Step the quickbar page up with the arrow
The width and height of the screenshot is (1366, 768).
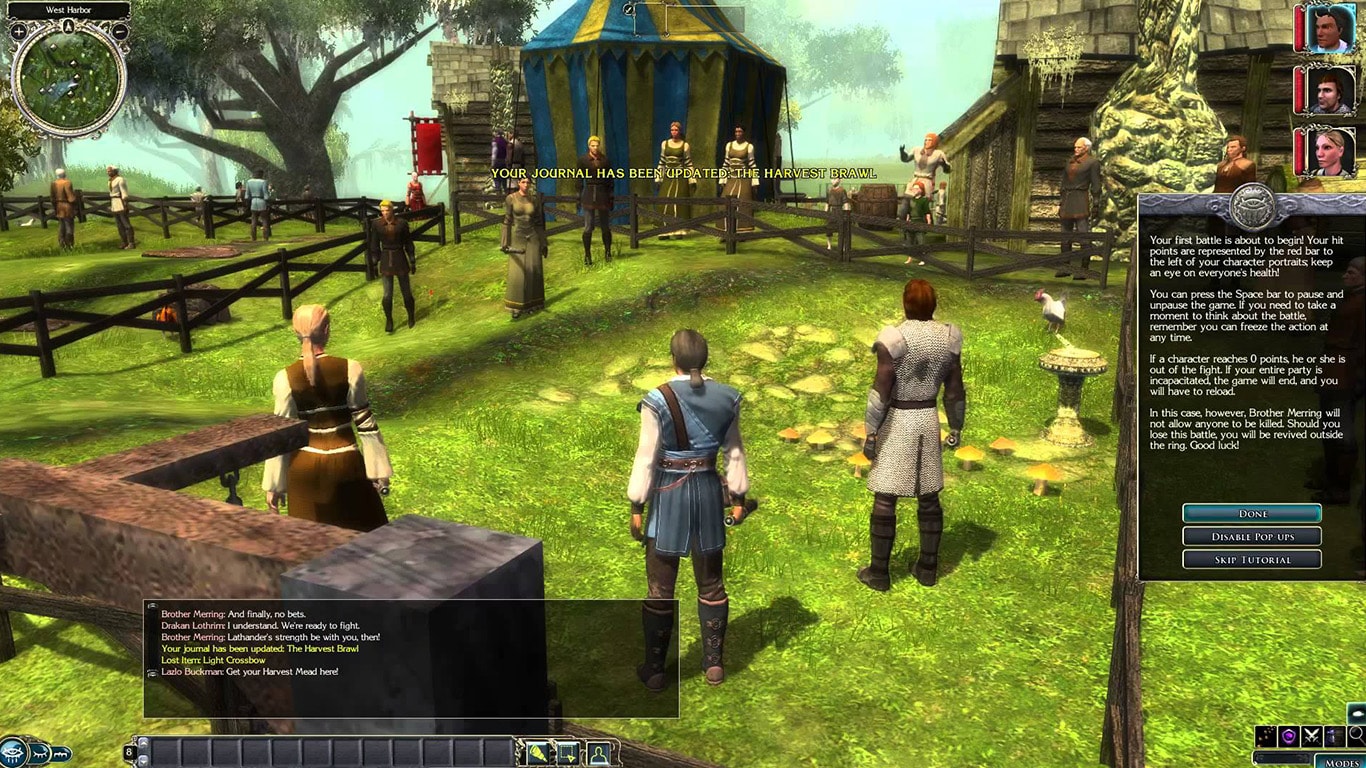coord(141,743)
